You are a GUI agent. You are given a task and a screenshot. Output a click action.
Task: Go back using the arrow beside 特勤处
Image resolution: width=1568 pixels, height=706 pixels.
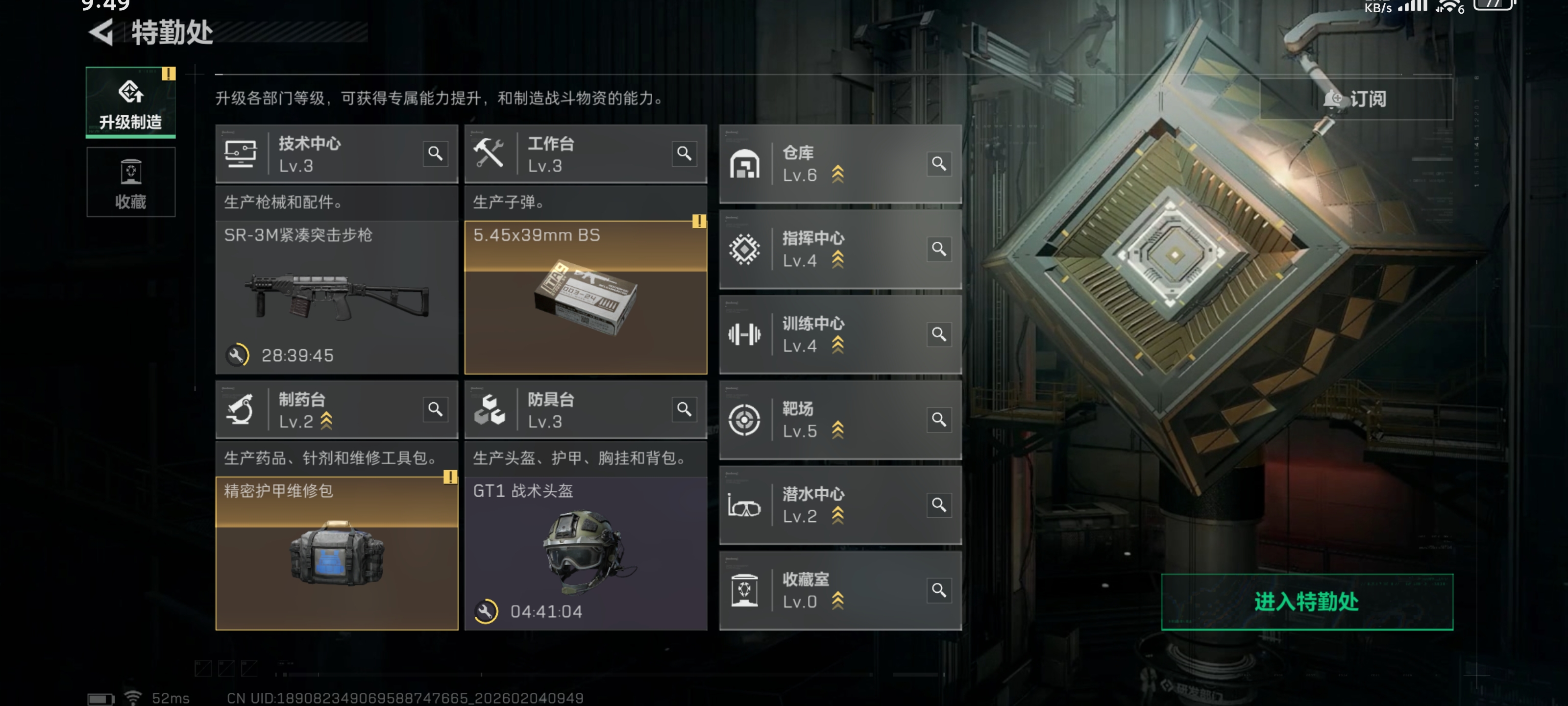[101, 32]
